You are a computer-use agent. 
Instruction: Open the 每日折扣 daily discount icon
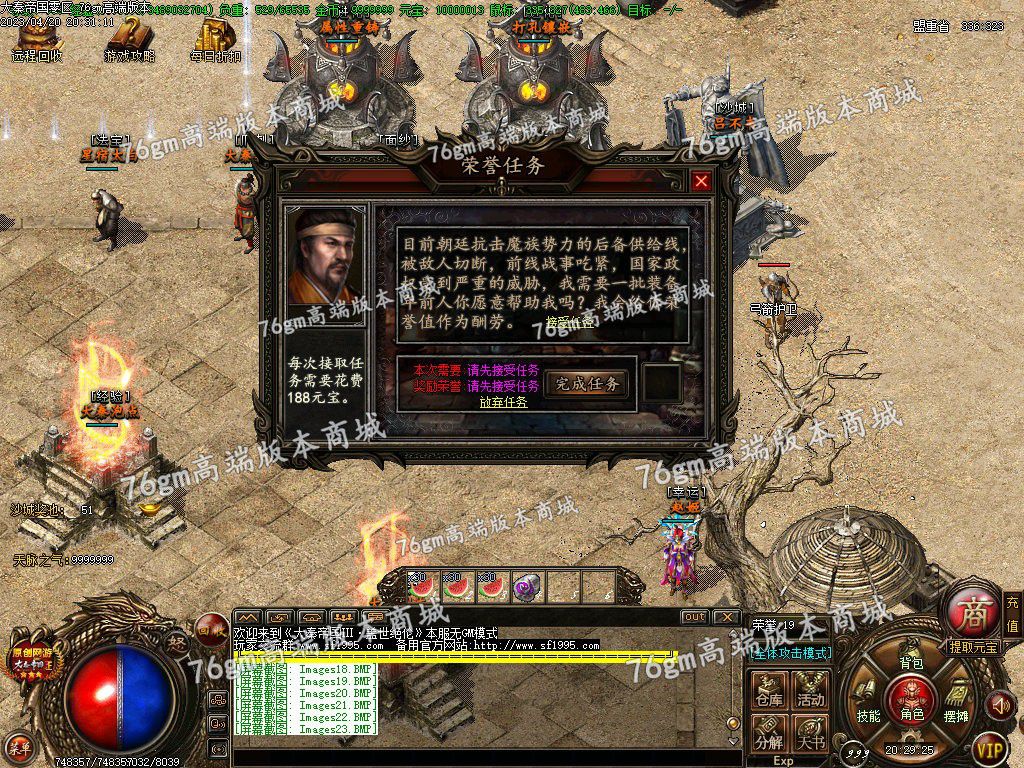(x=215, y=40)
